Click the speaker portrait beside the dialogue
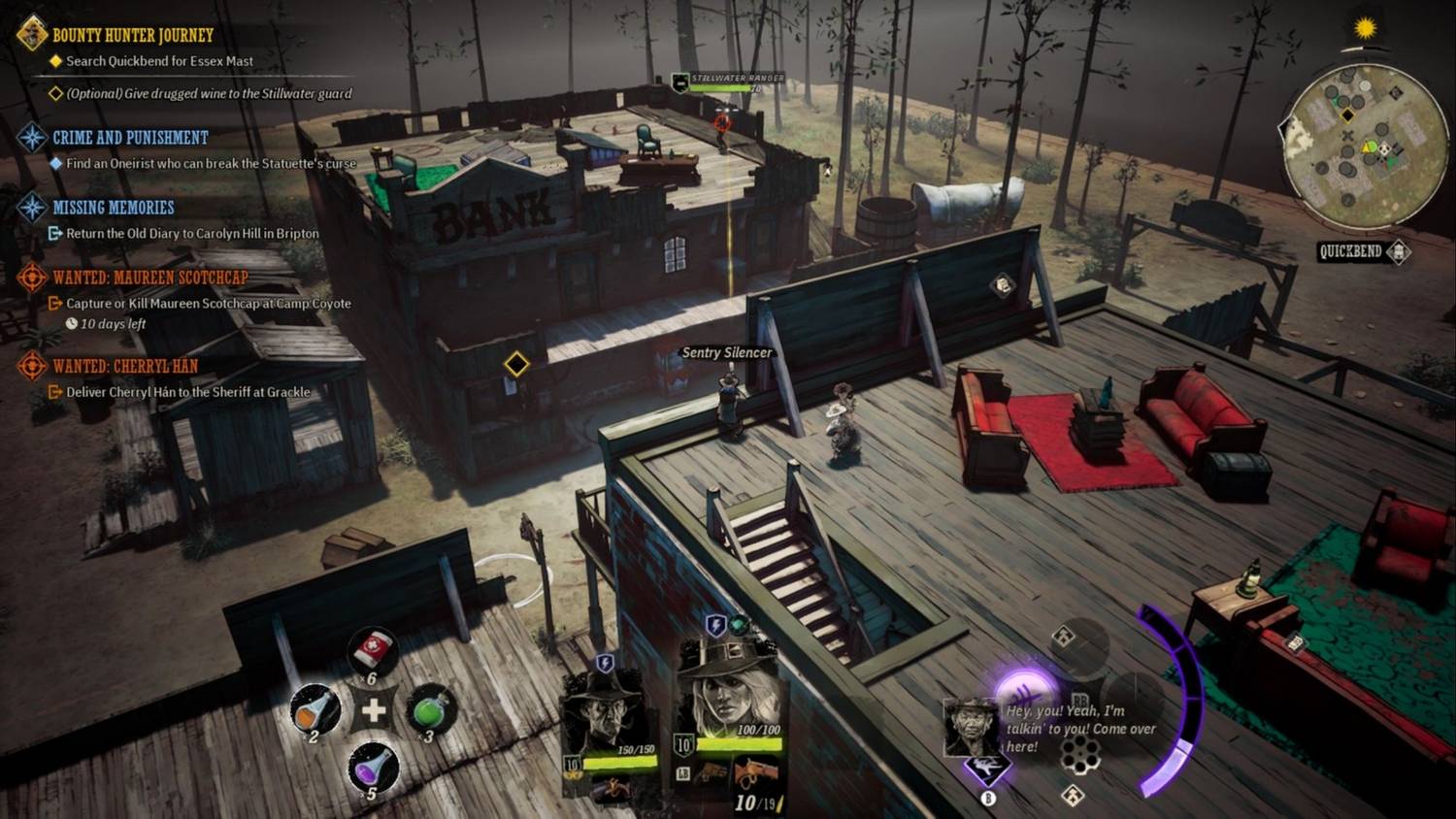The height and width of the screenshot is (819, 1456). point(971,726)
